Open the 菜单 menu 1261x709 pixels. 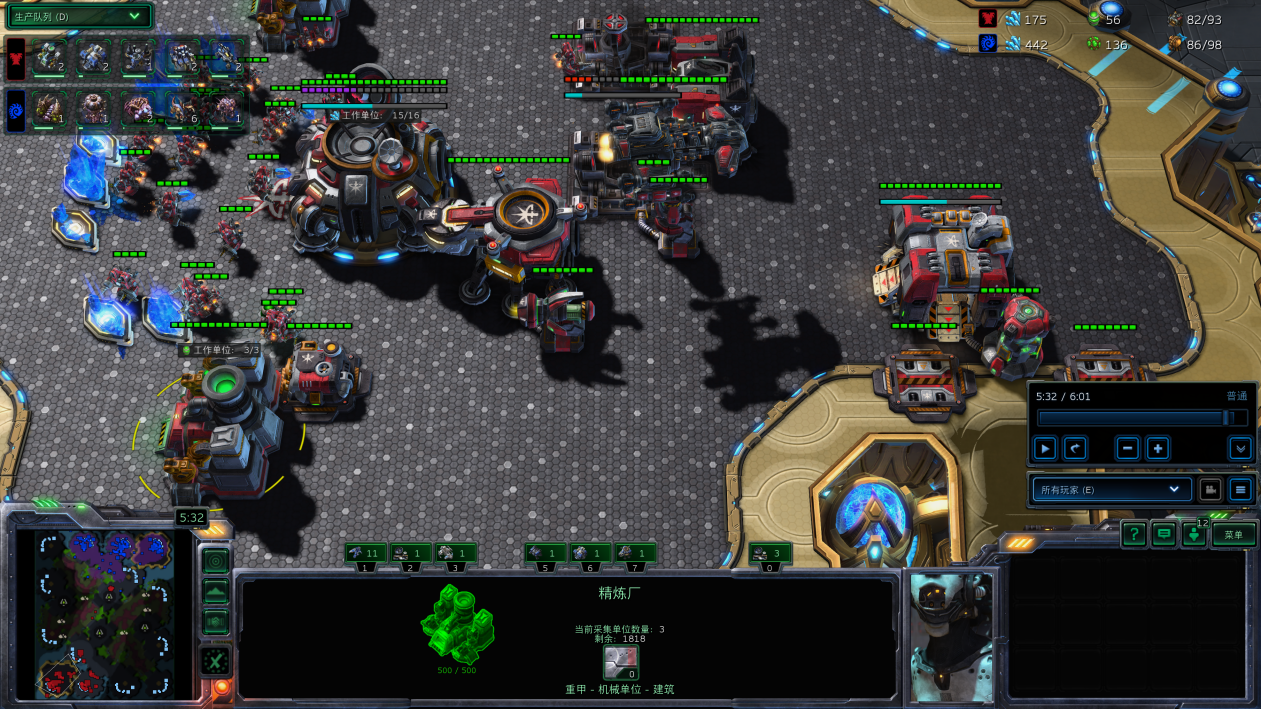pyautogui.click(x=1234, y=534)
